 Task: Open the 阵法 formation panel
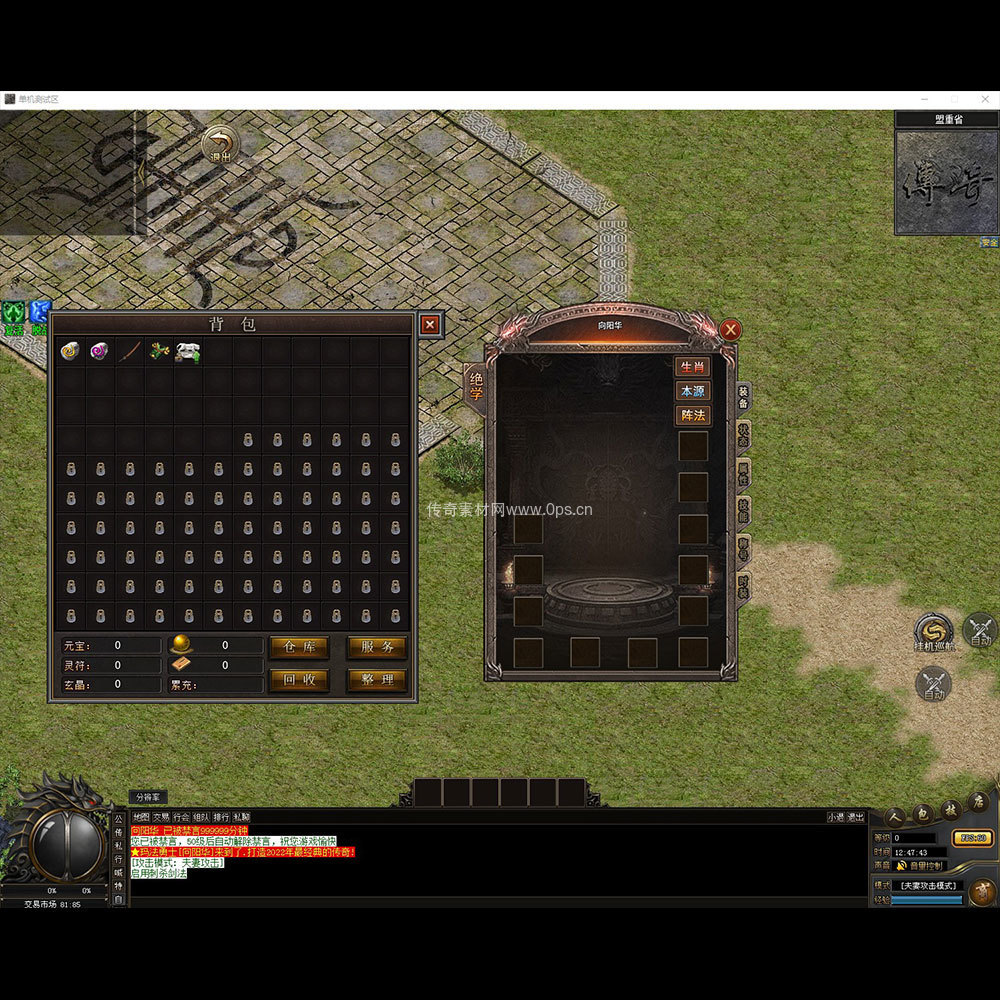tap(692, 415)
